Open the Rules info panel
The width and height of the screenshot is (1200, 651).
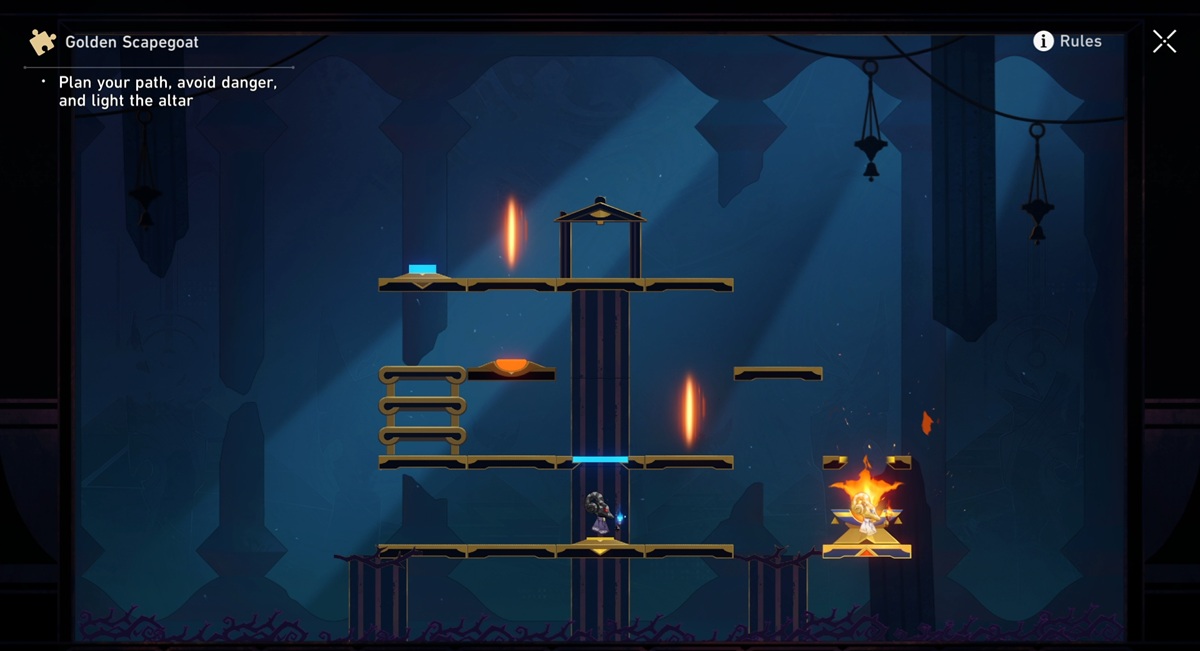1067,41
